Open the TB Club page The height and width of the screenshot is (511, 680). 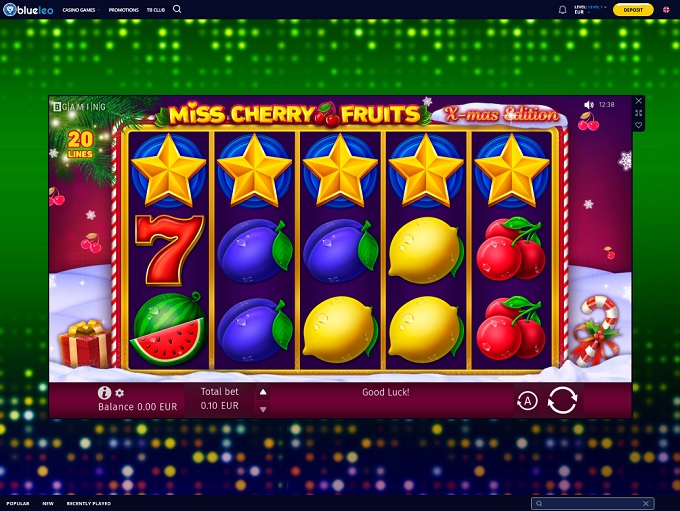tap(155, 9)
